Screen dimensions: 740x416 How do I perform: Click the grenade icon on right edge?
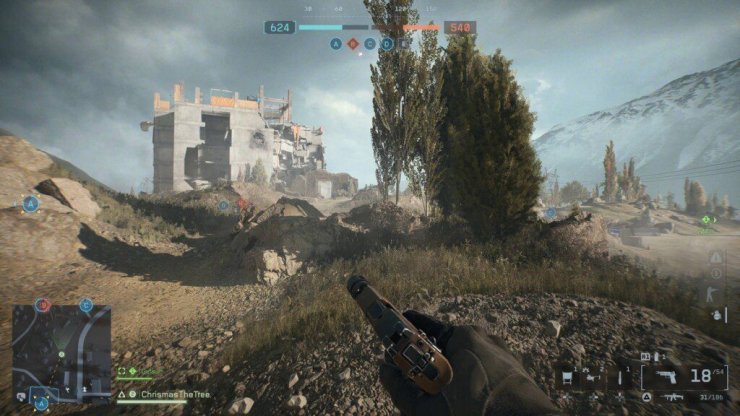click(716, 313)
